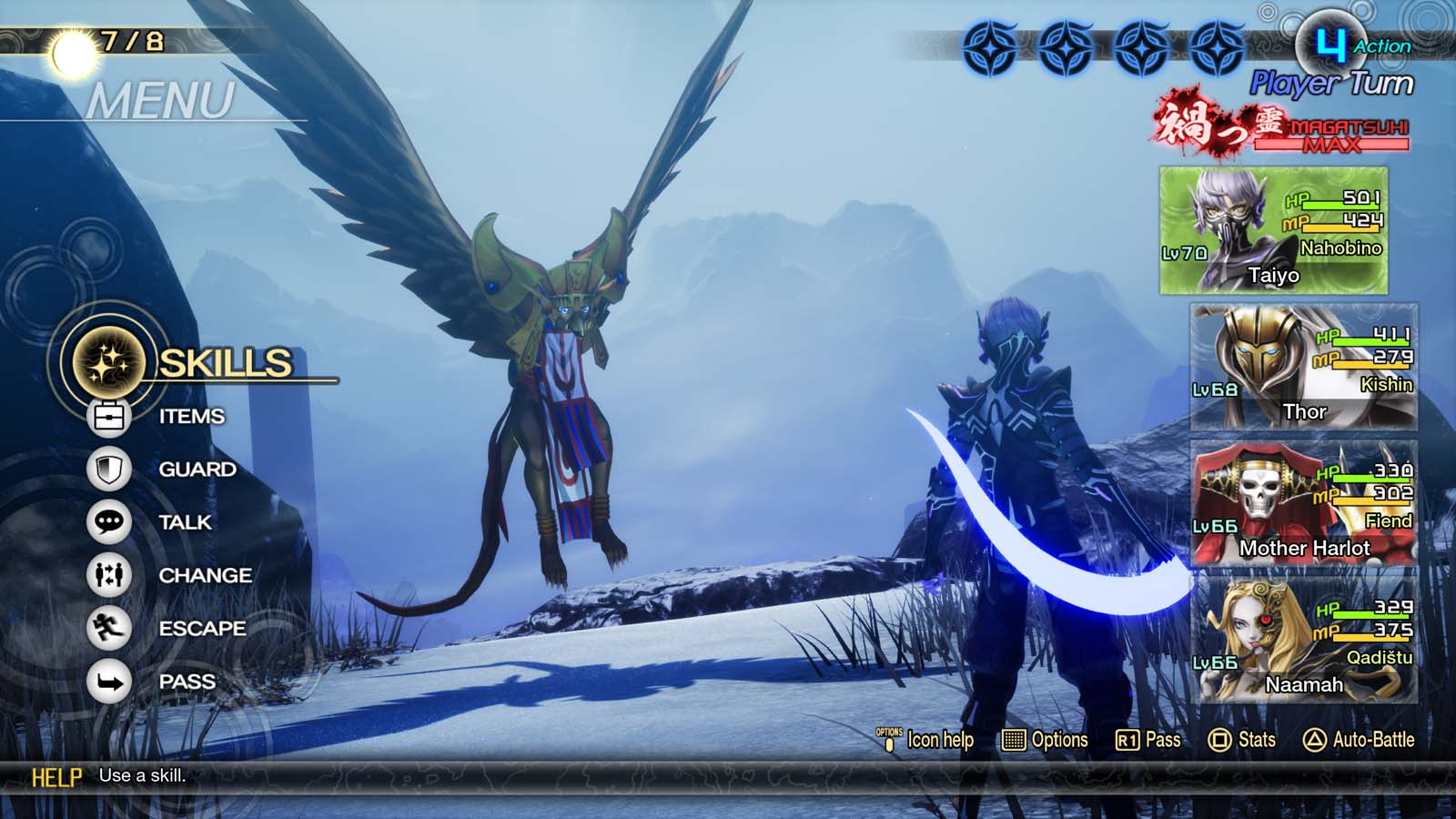Viewport: 1456px width, 819px height.
Task: Select the Escape running figure icon
Action: [x=108, y=628]
